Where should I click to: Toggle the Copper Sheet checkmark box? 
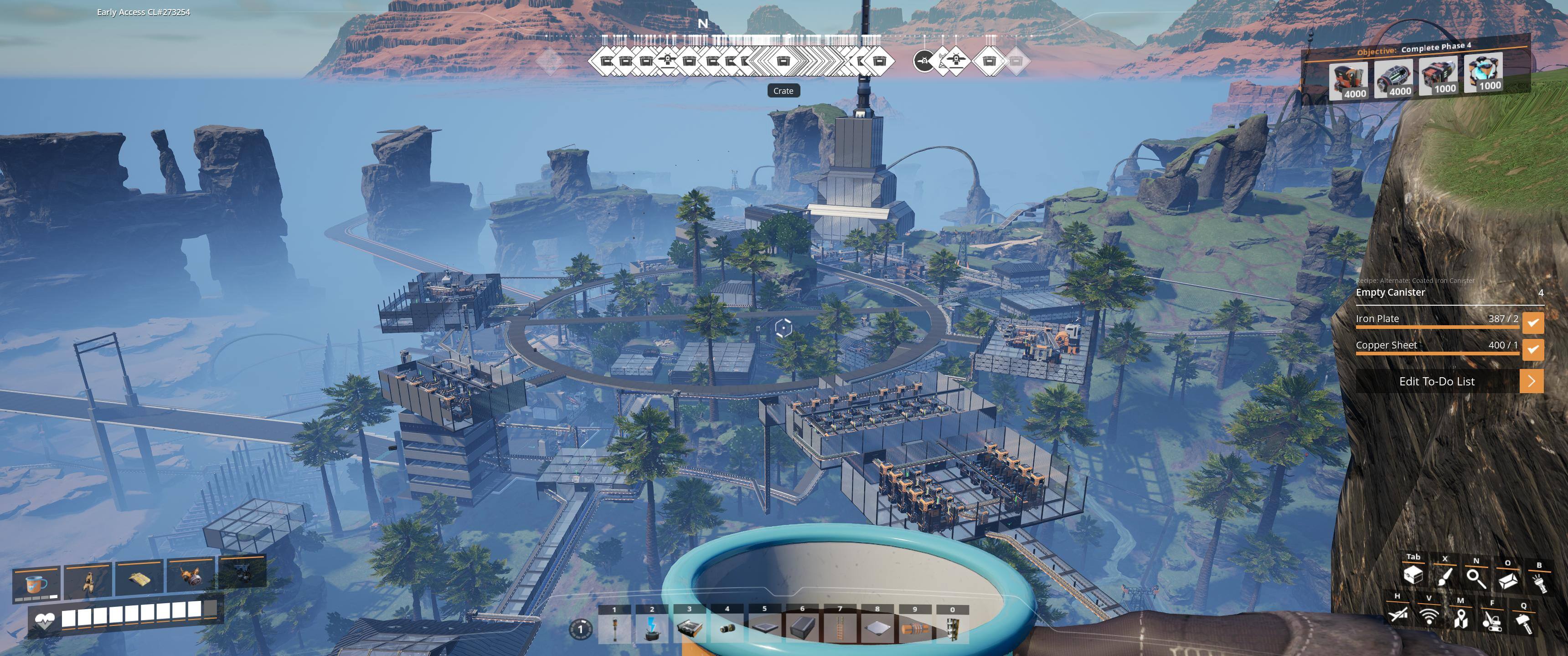pyautogui.click(x=1533, y=349)
